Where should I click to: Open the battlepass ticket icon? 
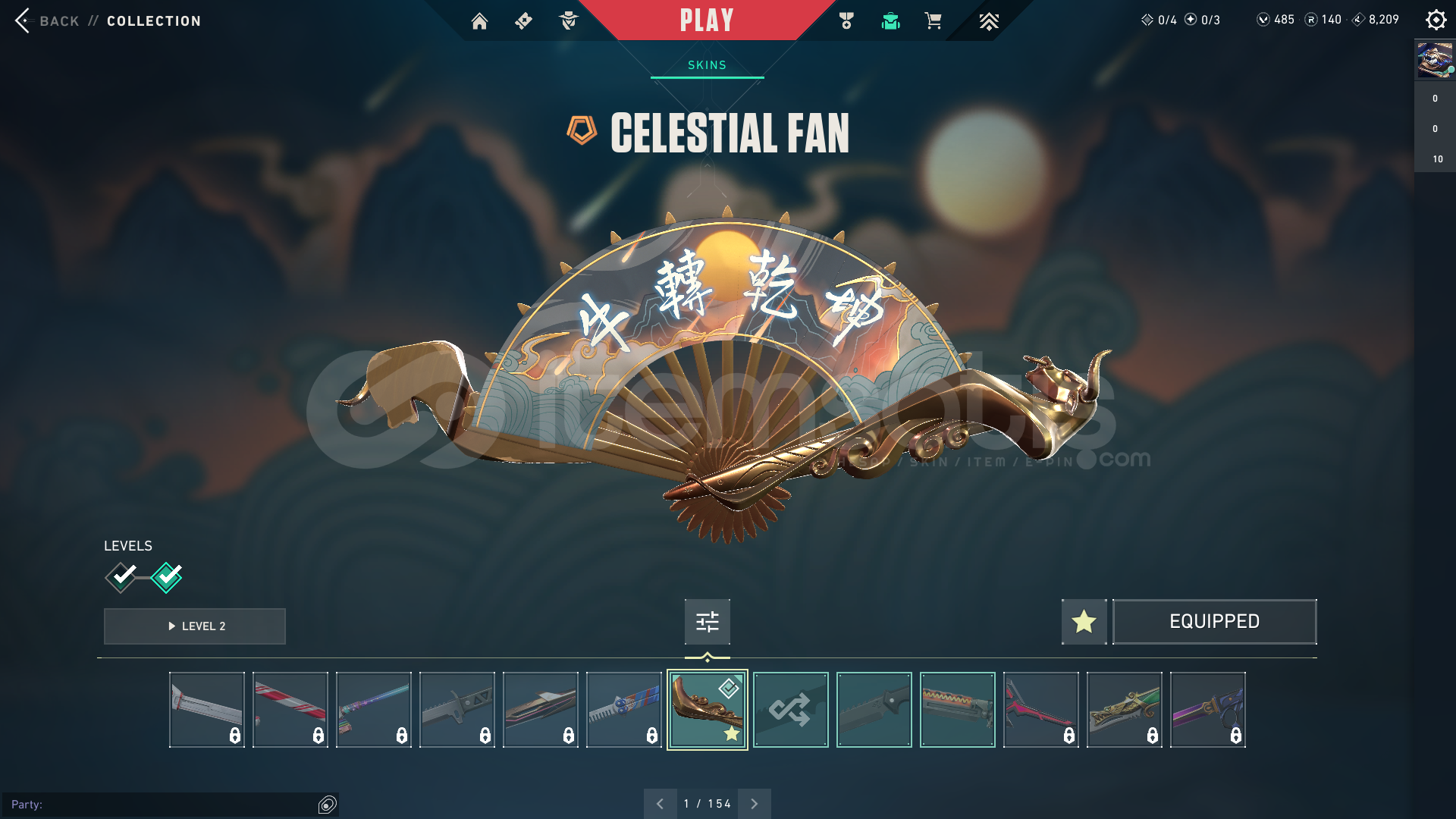tap(523, 21)
